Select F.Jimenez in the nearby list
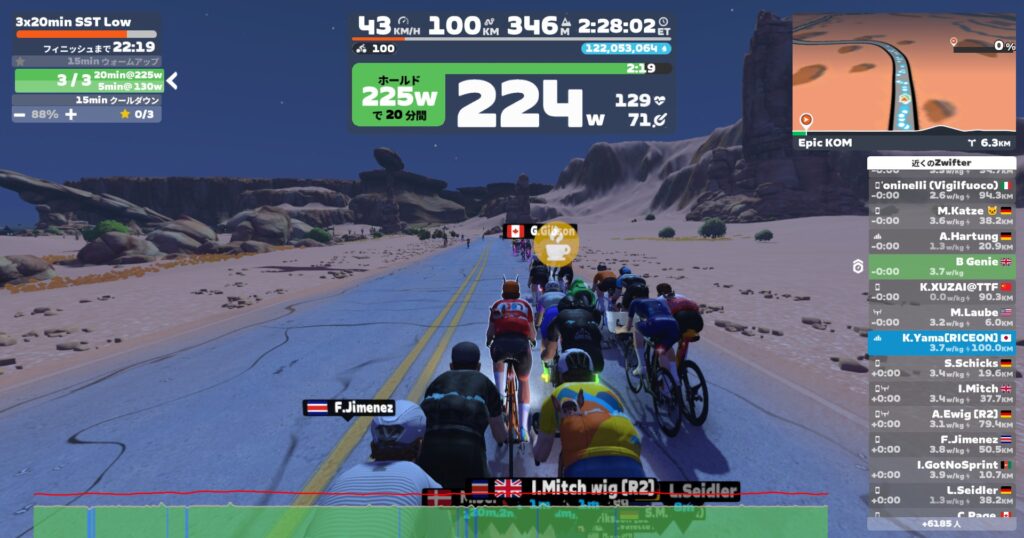The image size is (1024, 538). pyautogui.click(x=942, y=444)
